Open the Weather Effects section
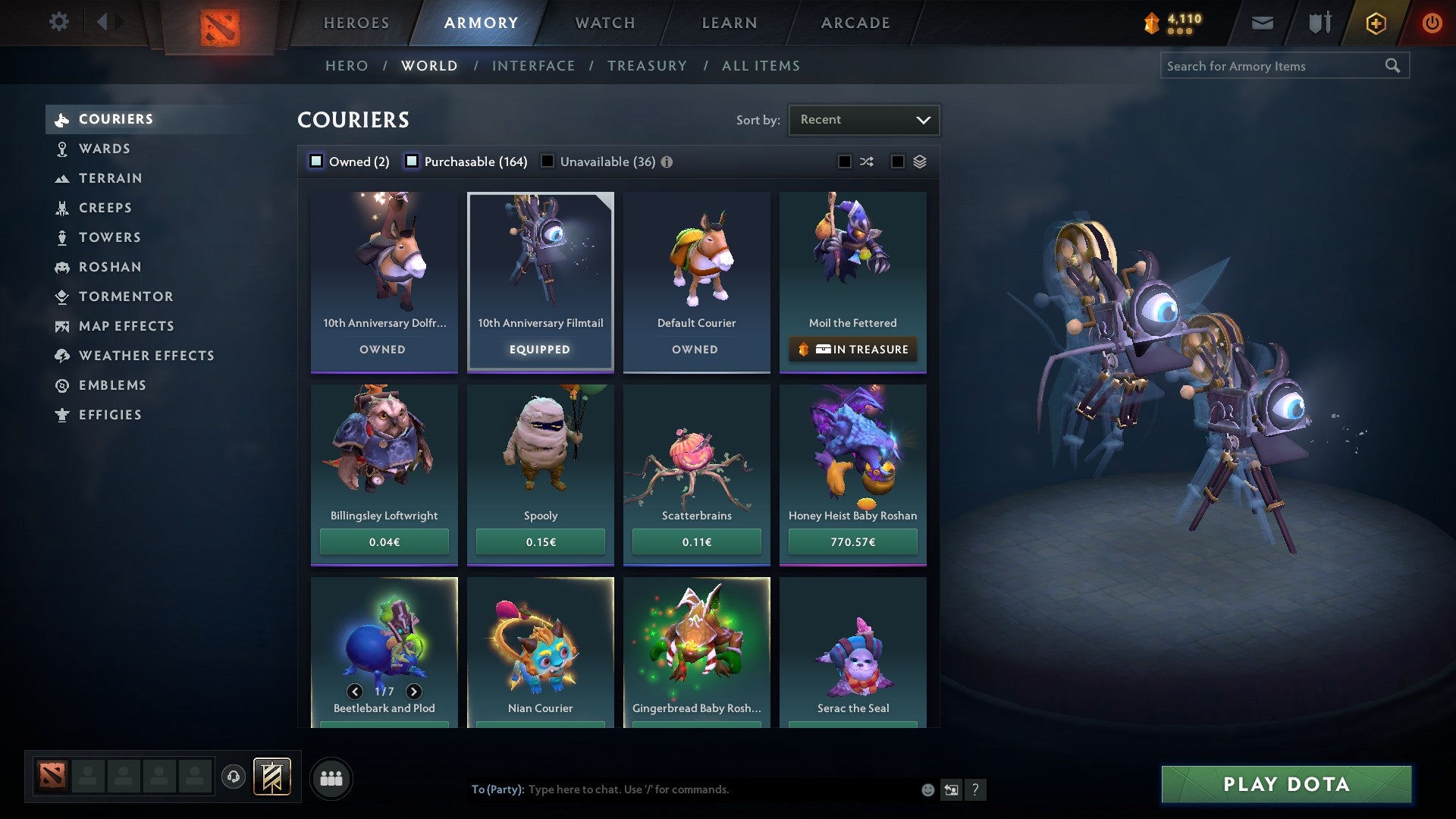 tap(146, 356)
